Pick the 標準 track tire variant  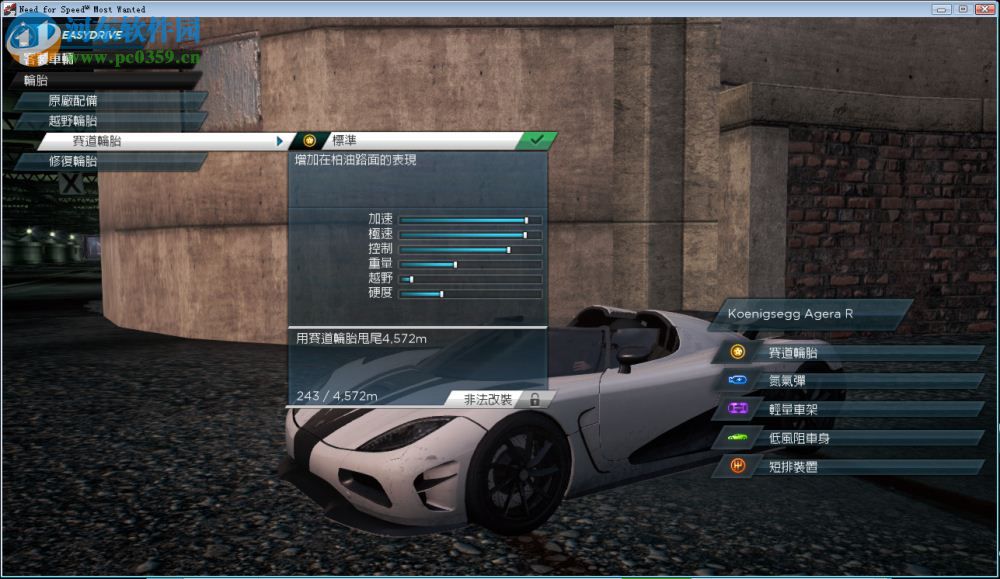420,141
